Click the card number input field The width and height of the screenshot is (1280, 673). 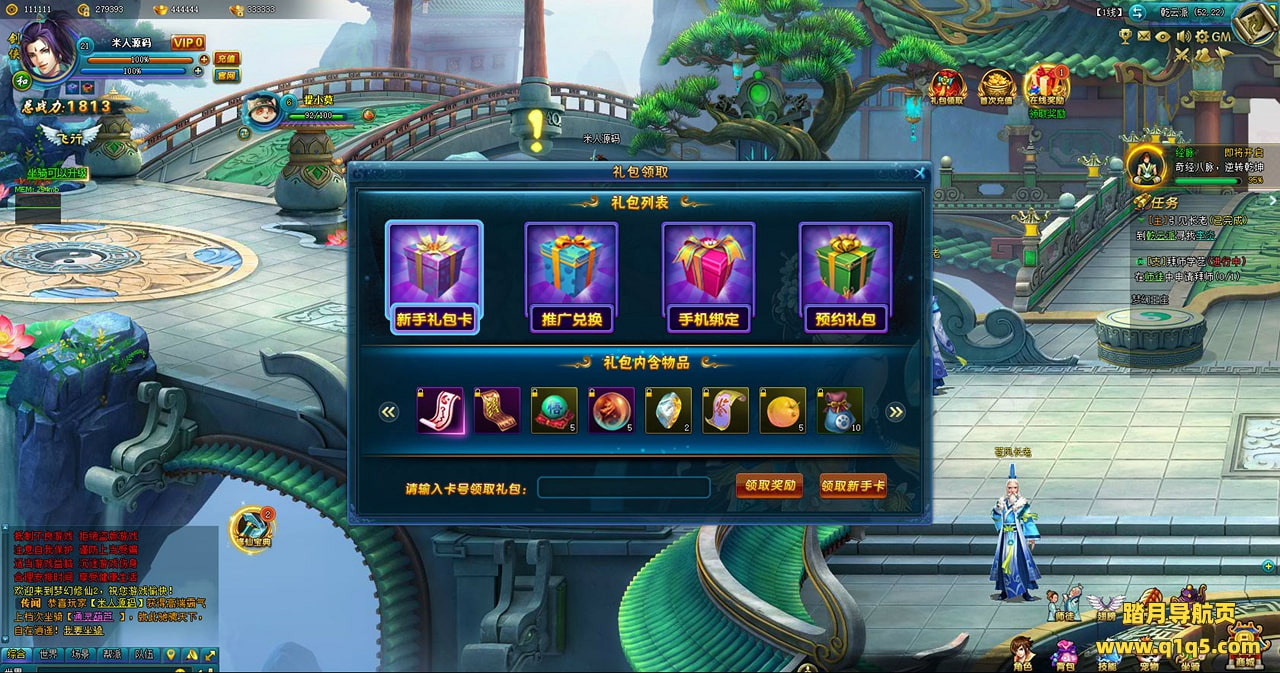tap(624, 487)
